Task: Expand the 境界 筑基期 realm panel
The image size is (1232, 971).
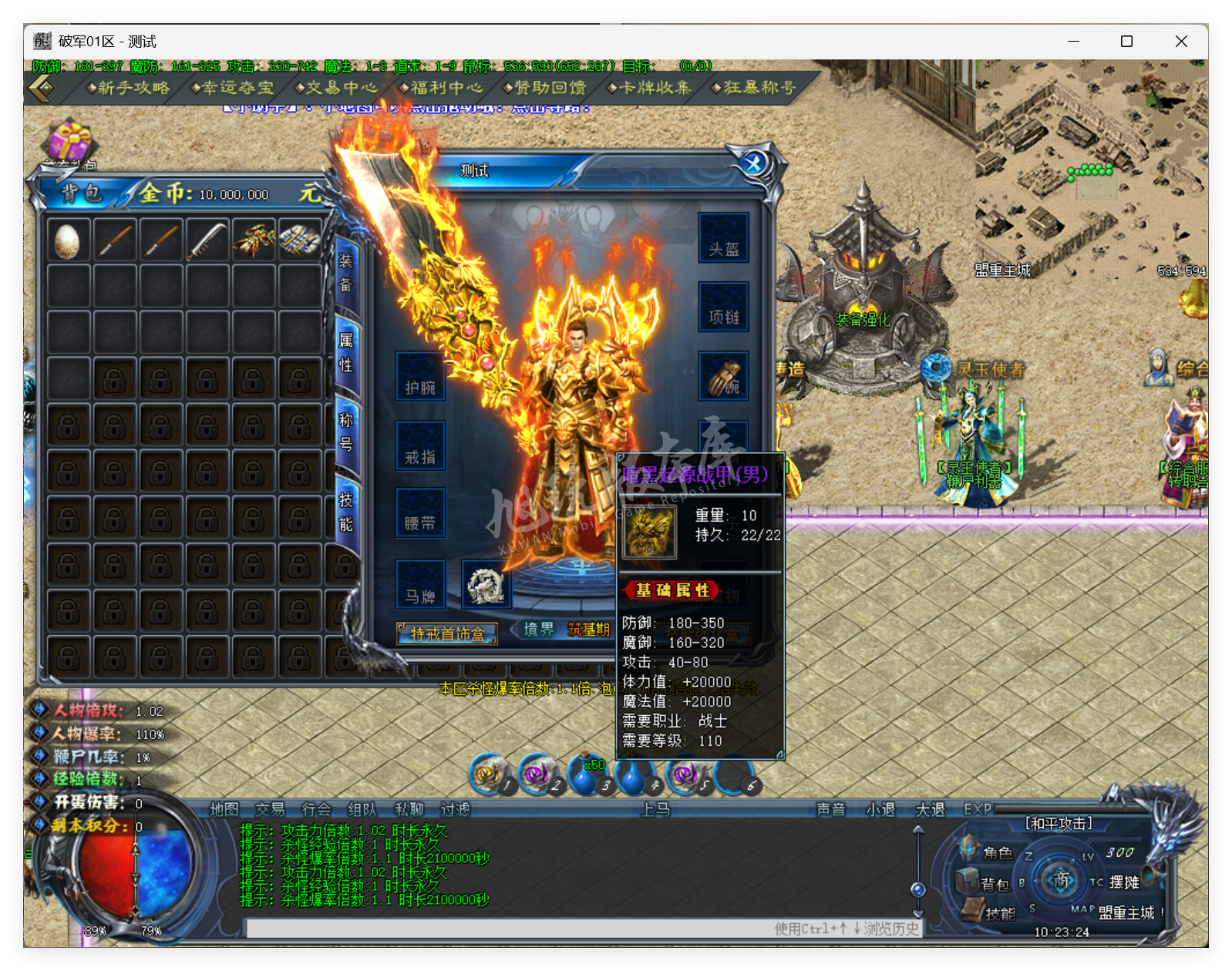Action: (567, 630)
